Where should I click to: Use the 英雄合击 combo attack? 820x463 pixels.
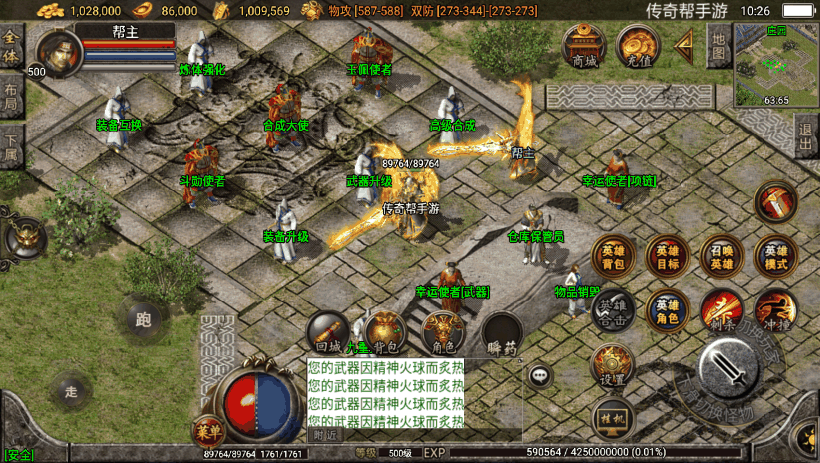(x=613, y=310)
